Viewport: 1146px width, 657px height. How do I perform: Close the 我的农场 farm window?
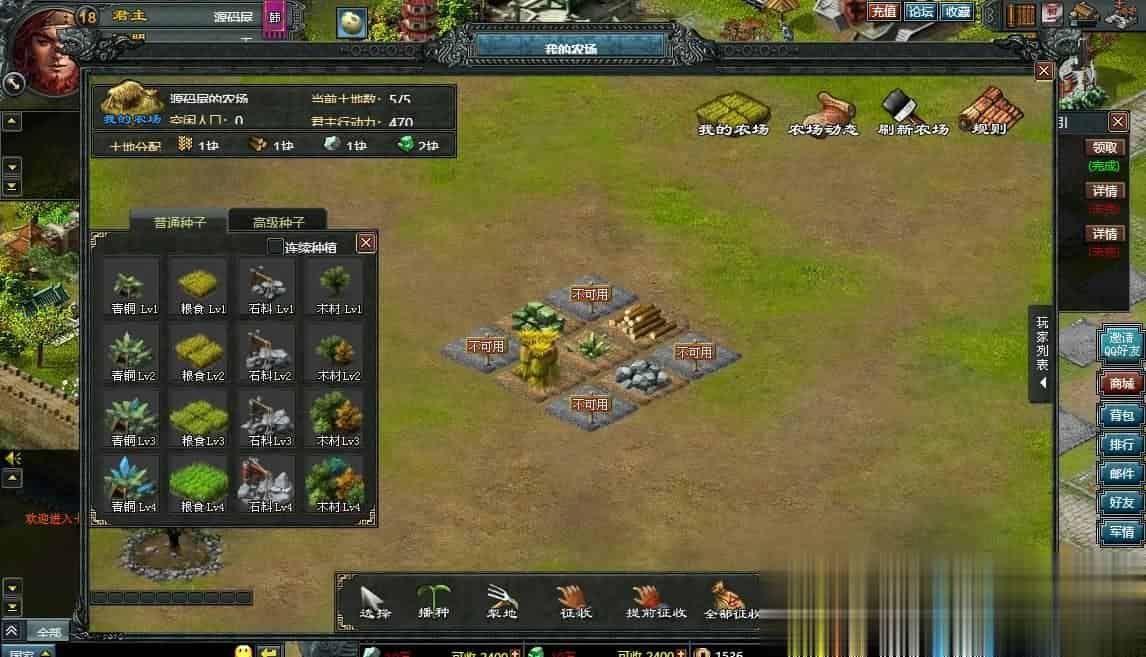(x=1043, y=71)
